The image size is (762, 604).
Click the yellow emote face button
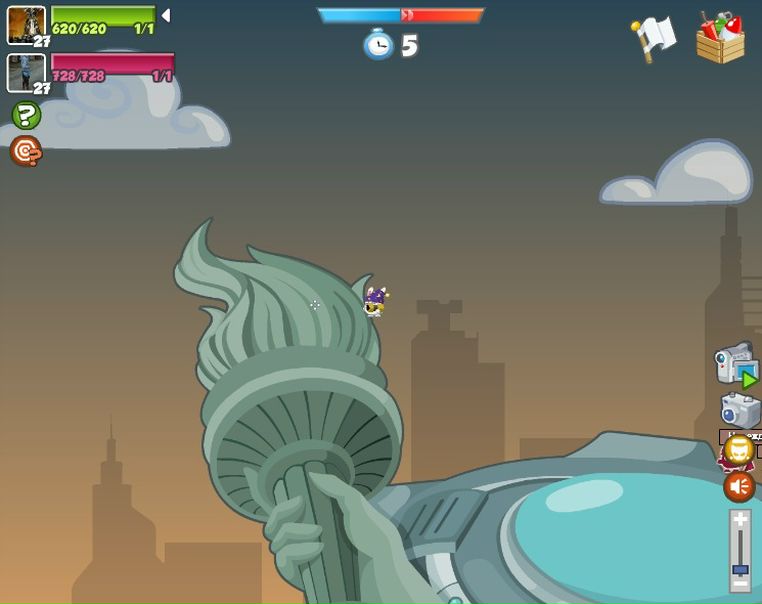click(x=739, y=450)
